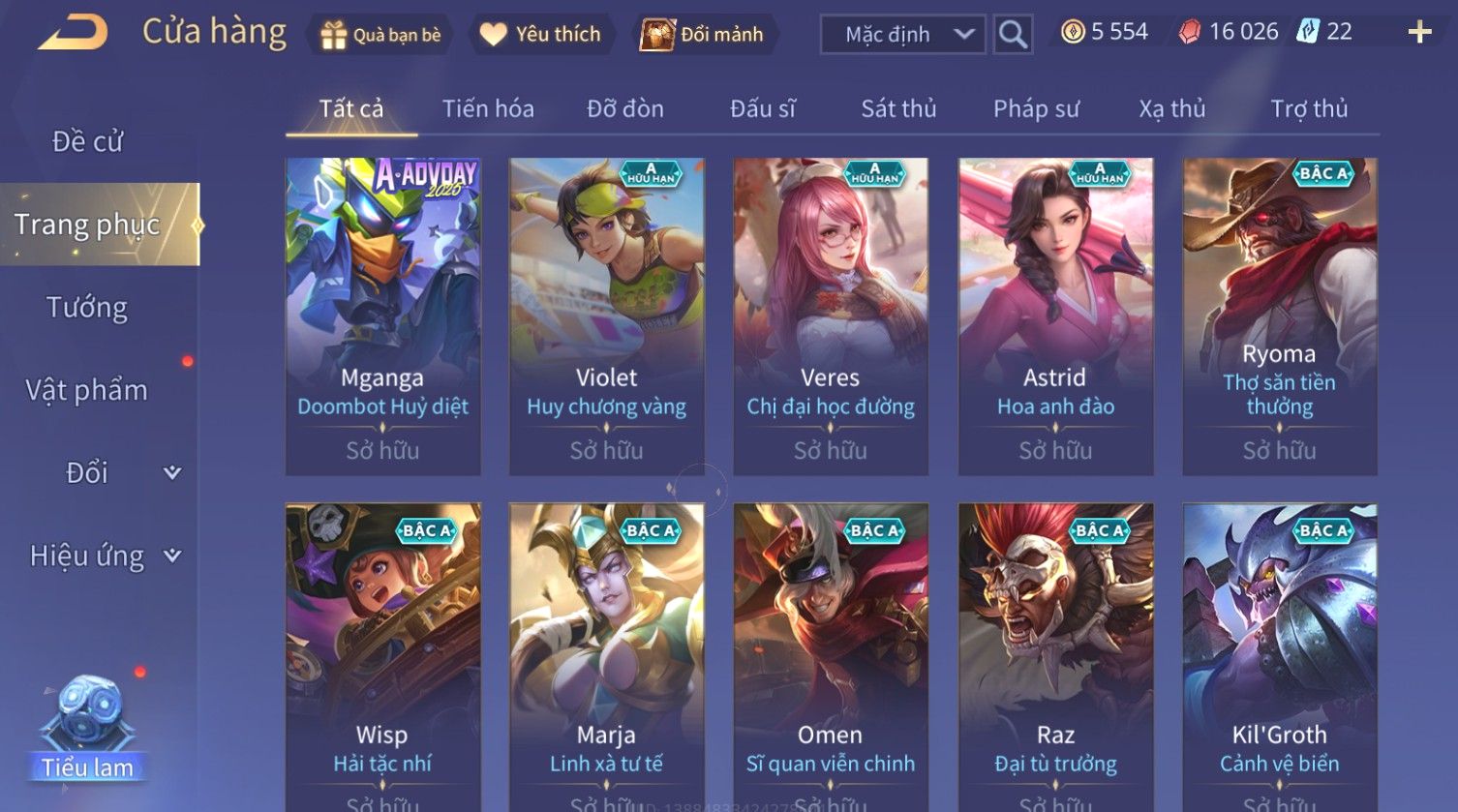Viewport: 1458px width, 812px height.
Task: Switch to the Tiến hóa tab
Action: pos(488,108)
